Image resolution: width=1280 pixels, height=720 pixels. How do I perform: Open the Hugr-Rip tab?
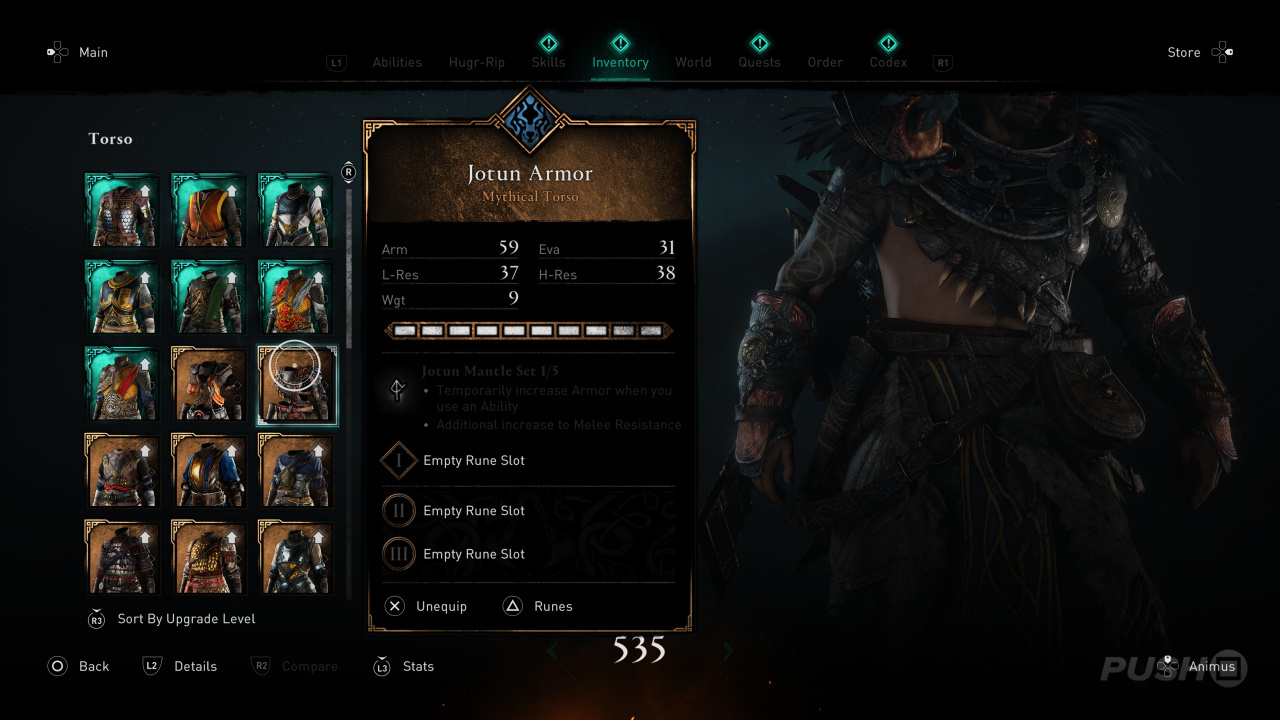coord(476,62)
